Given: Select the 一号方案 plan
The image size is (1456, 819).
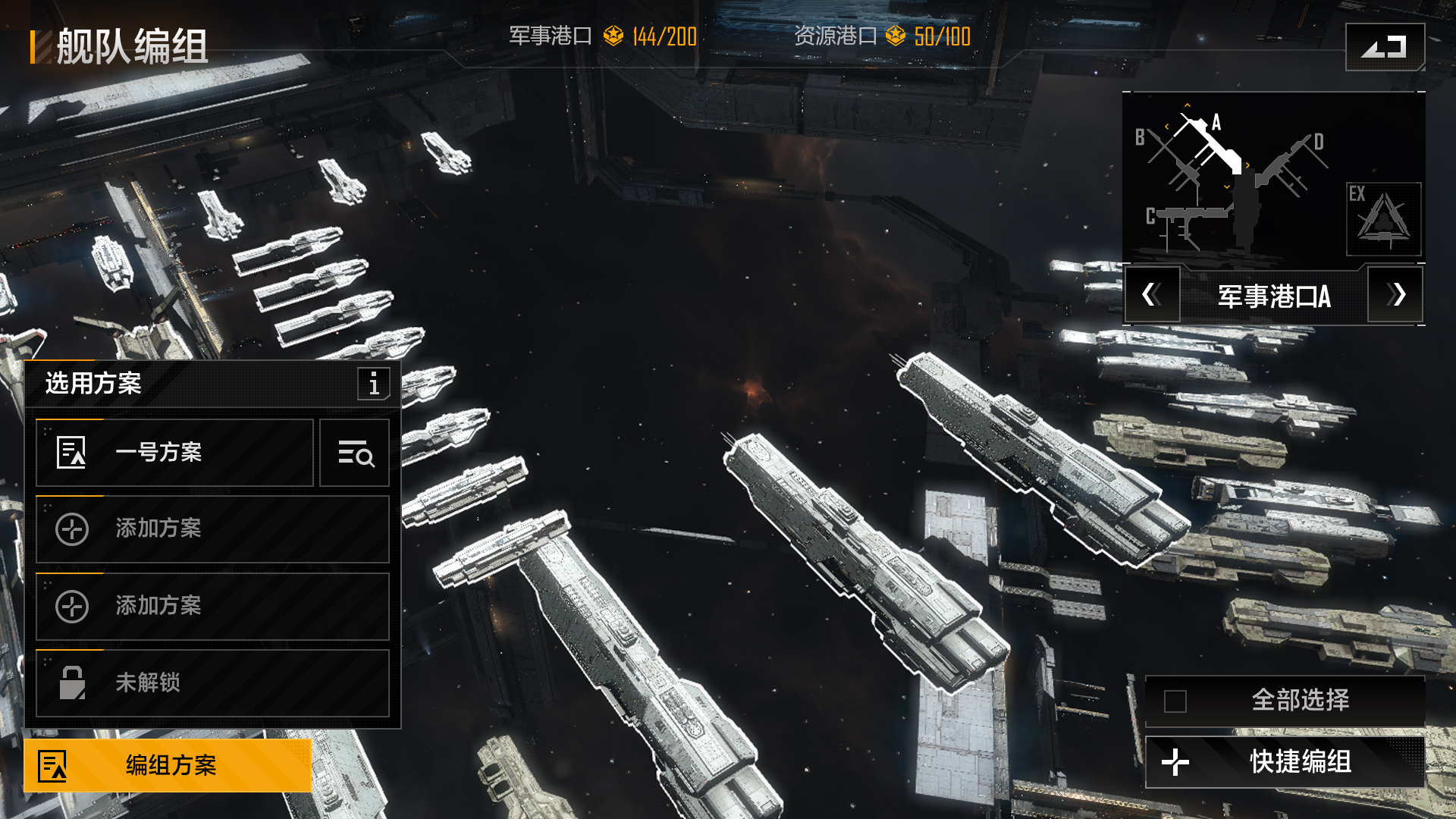Looking at the screenshot, I should (174, 453).
